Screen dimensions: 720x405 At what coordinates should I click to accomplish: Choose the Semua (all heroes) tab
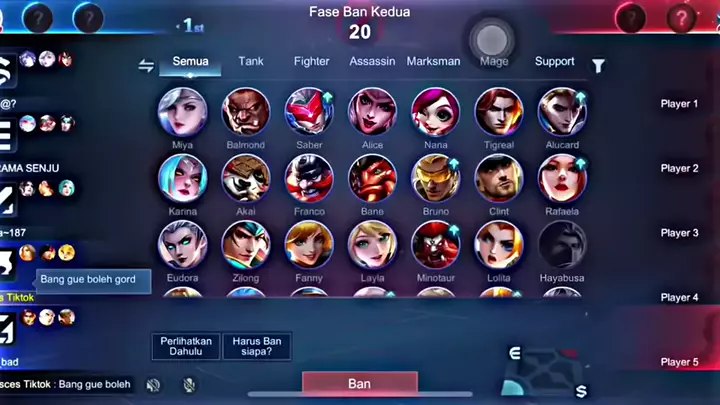click(x=190, y=61)
